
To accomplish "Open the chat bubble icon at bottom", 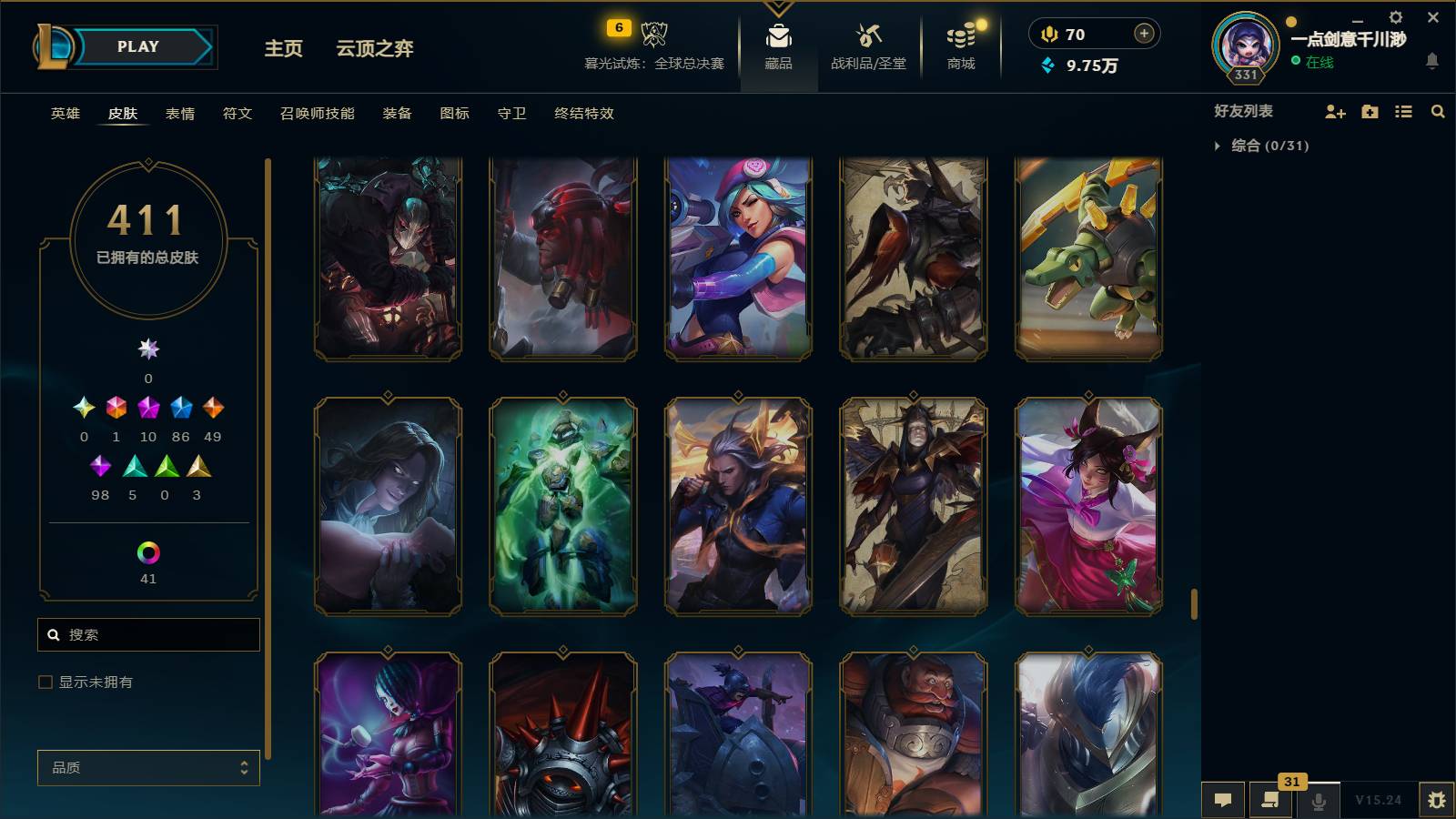I will [1223, 800].
